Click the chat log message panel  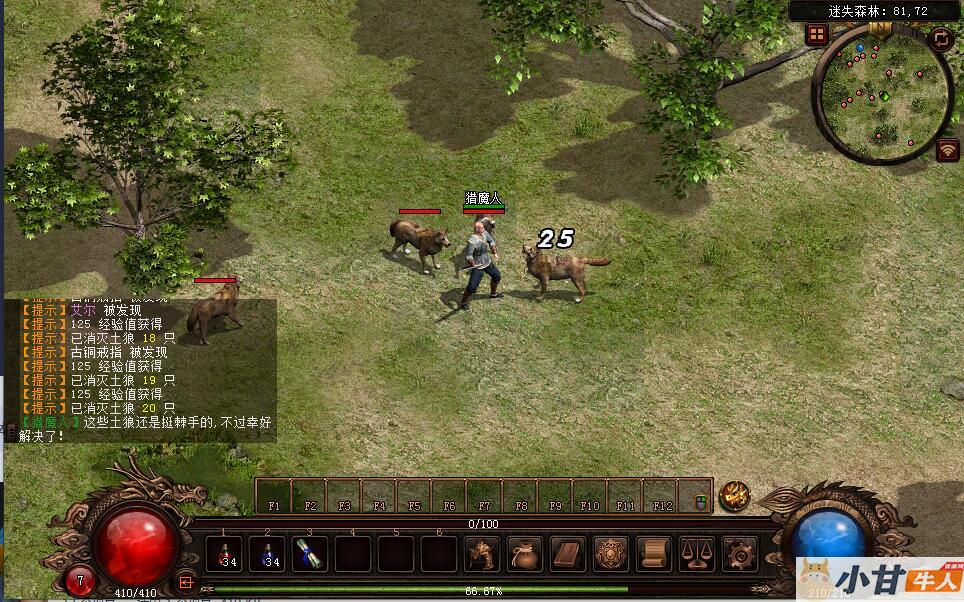pos(140,370)
